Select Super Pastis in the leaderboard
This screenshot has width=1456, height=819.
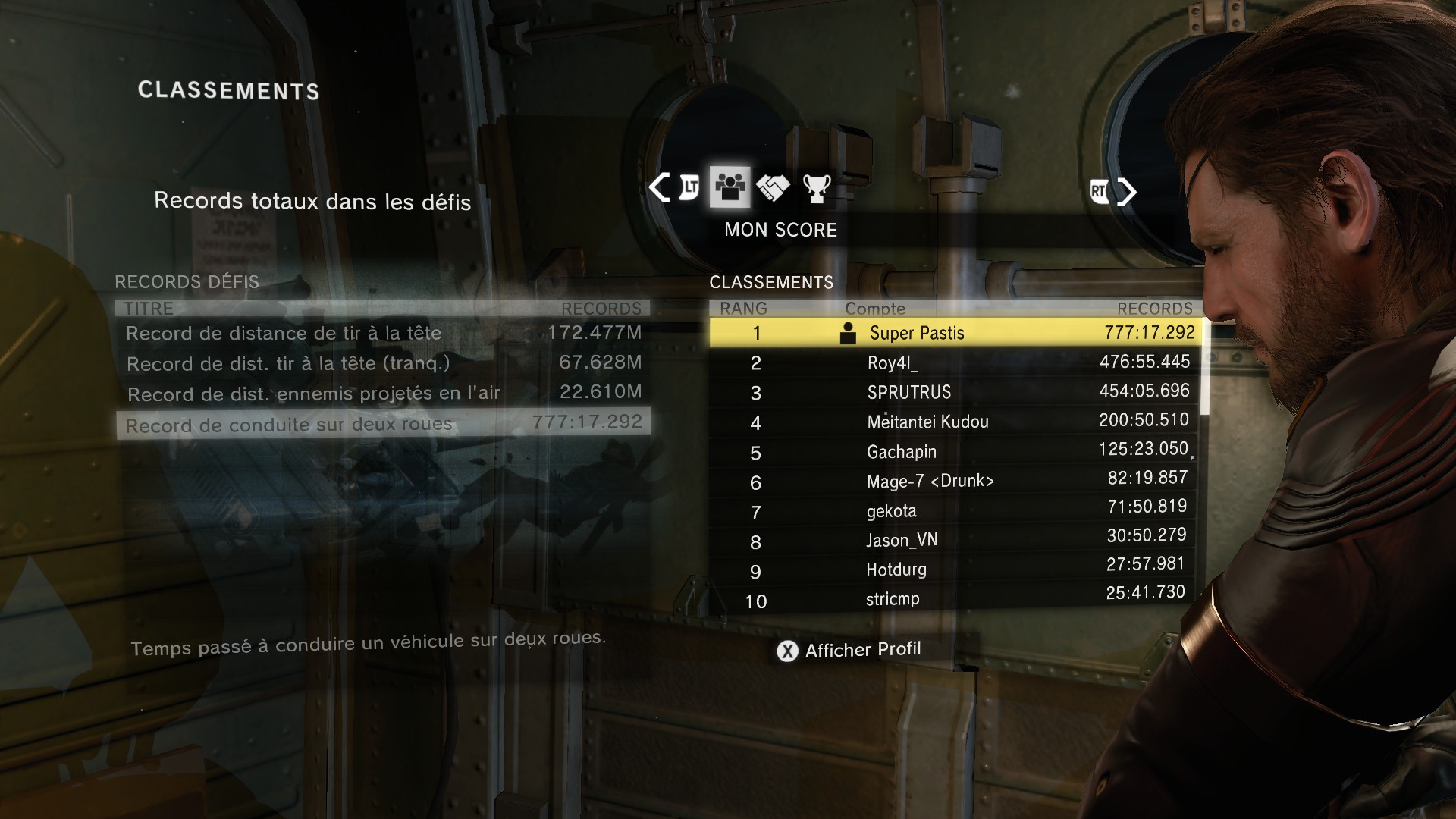955,333
